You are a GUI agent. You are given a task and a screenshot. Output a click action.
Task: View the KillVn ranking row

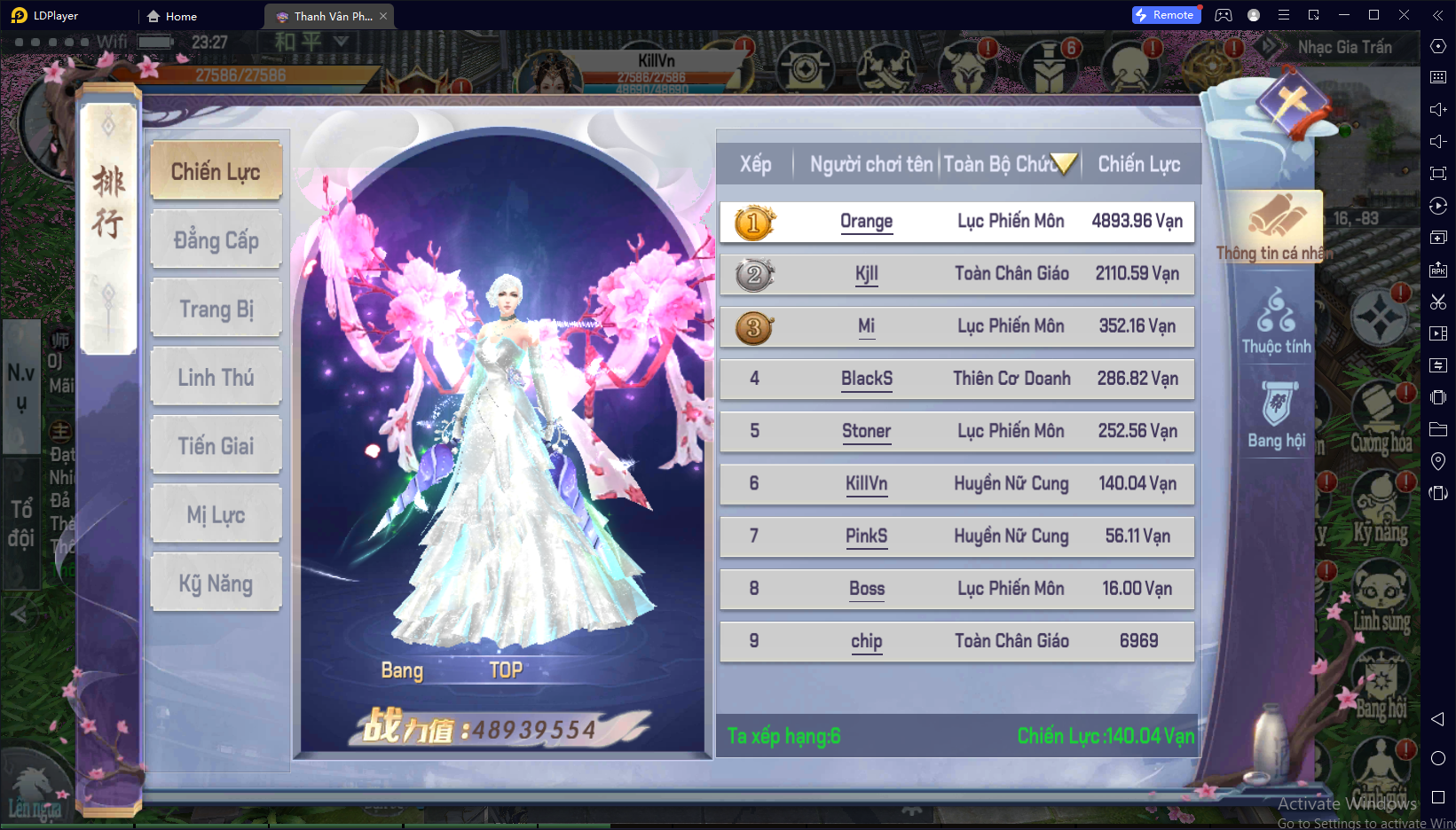(956, 483)
